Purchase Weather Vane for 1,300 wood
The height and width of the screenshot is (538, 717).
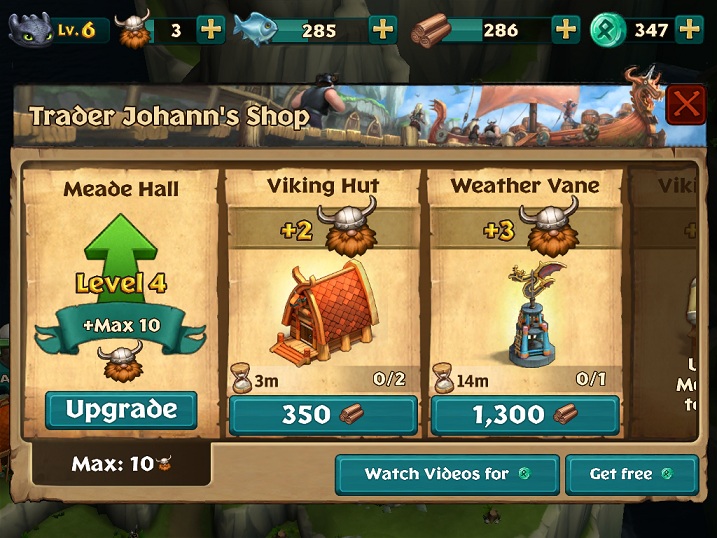pos(525,416)
